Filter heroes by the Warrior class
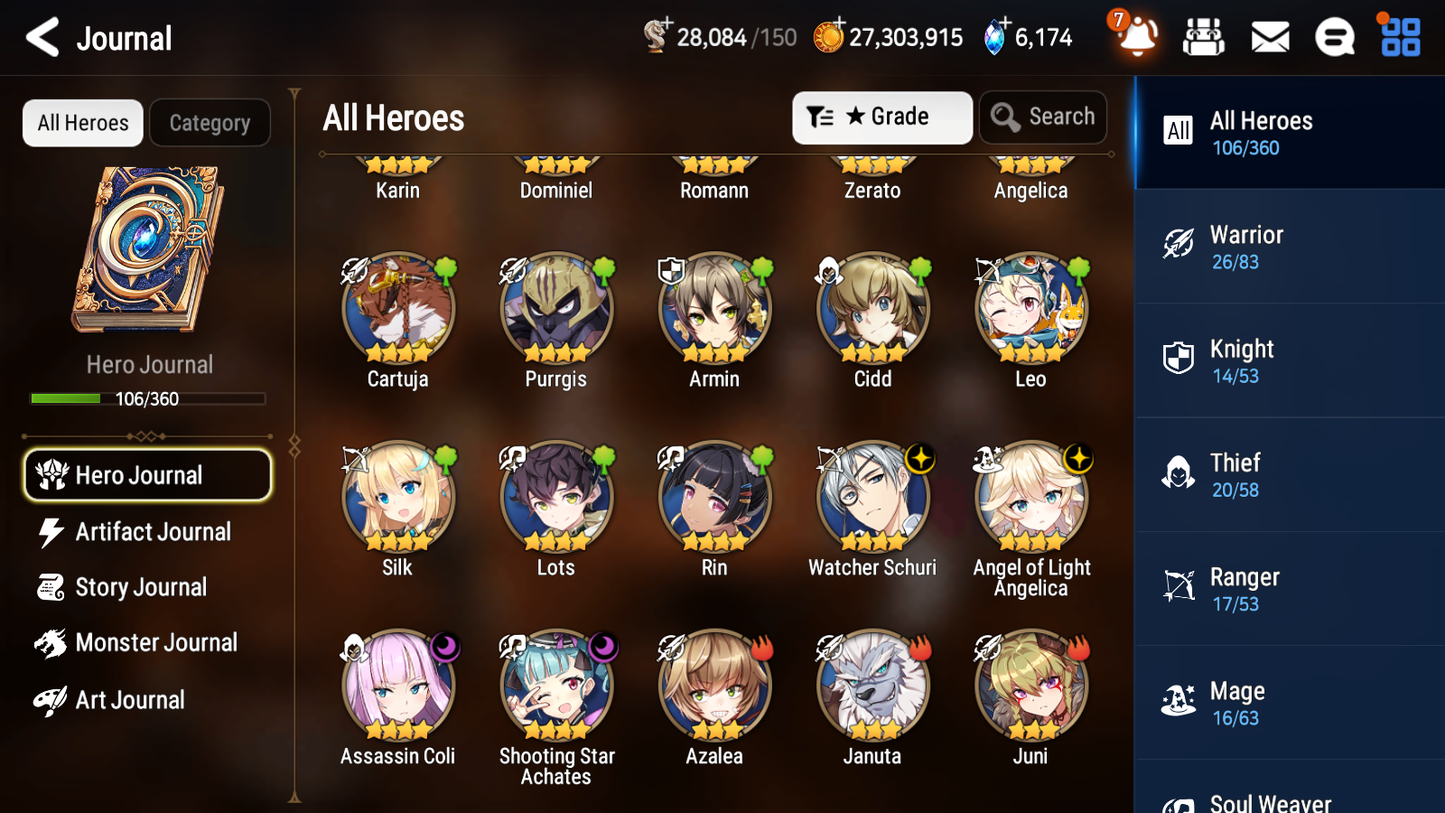This screenshot has height=813, width=1445. pos(1289,246)
